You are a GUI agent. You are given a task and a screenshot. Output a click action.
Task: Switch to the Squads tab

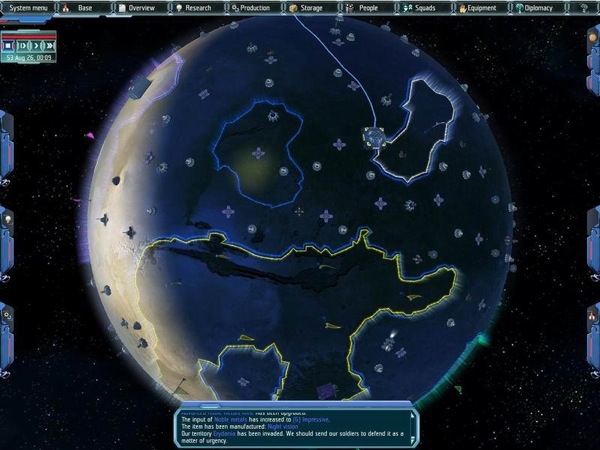(x=421, y=7)
